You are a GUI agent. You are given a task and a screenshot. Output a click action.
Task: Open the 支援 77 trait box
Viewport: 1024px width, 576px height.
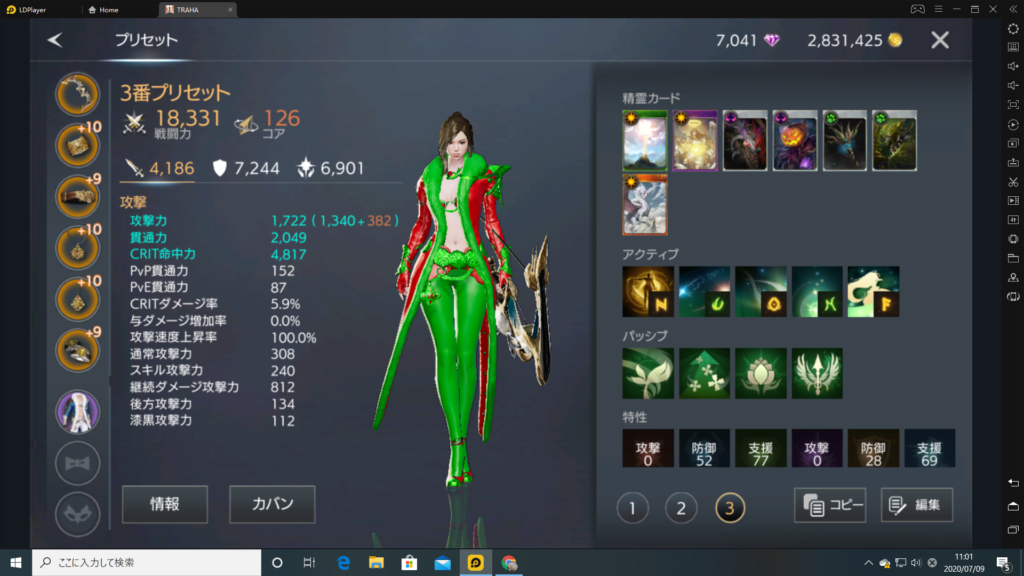761,449
